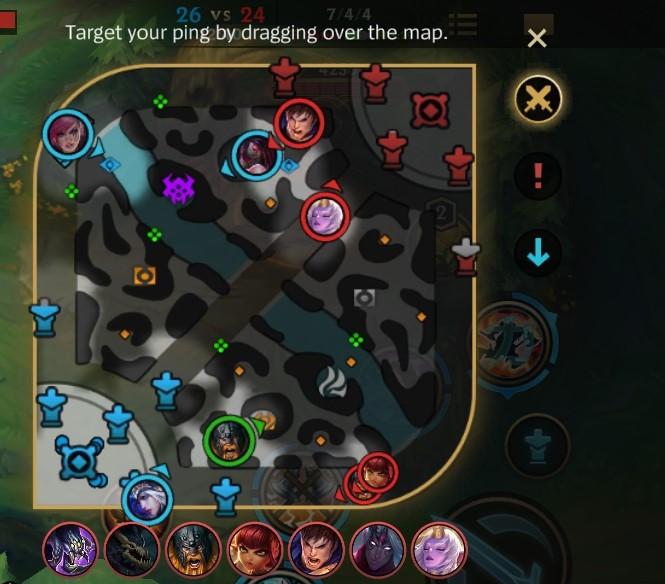Viewport: 665px width, 584px height.
Task: Choose the red exclamation danger ping
Action: [x=538, y=177]
